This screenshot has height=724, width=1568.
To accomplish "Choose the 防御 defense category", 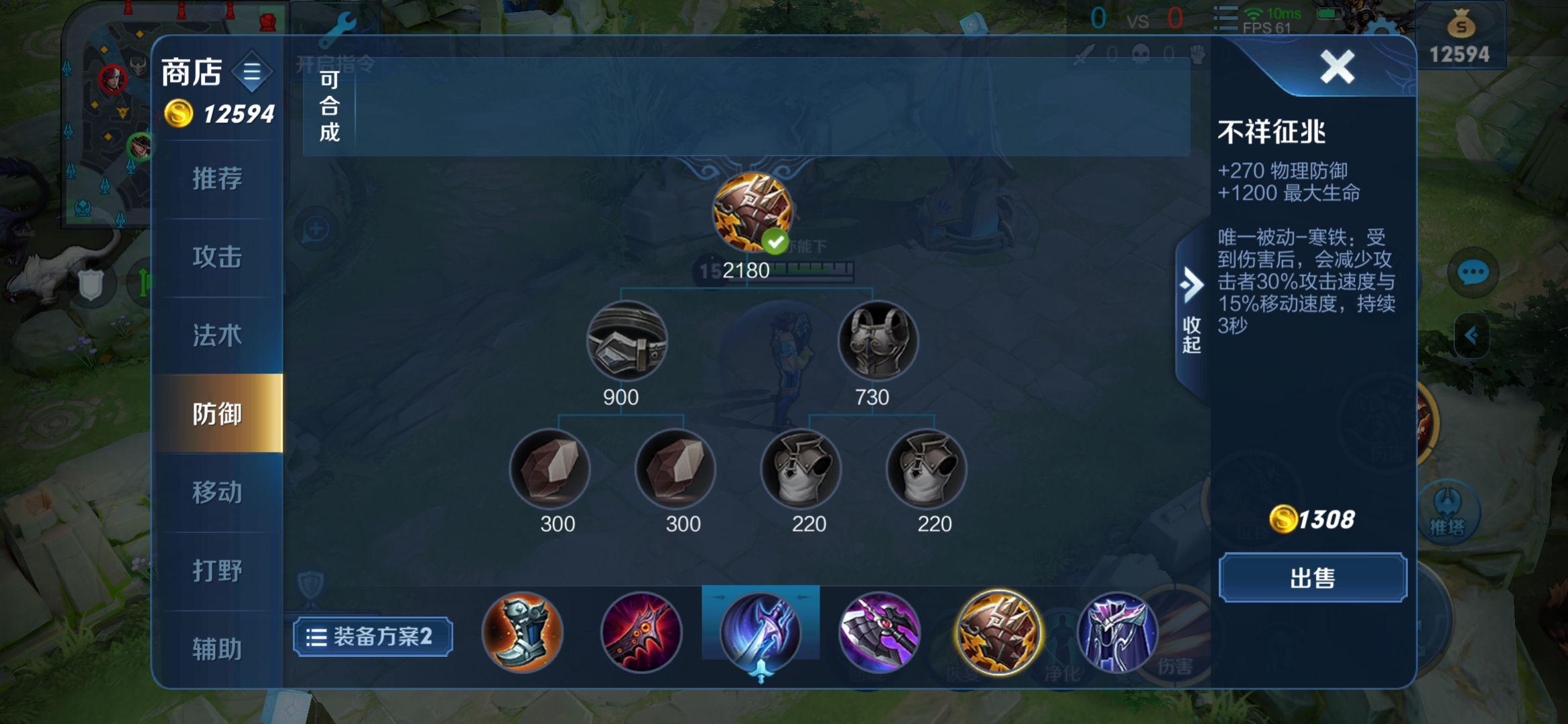I will click(x=217, y=414).
